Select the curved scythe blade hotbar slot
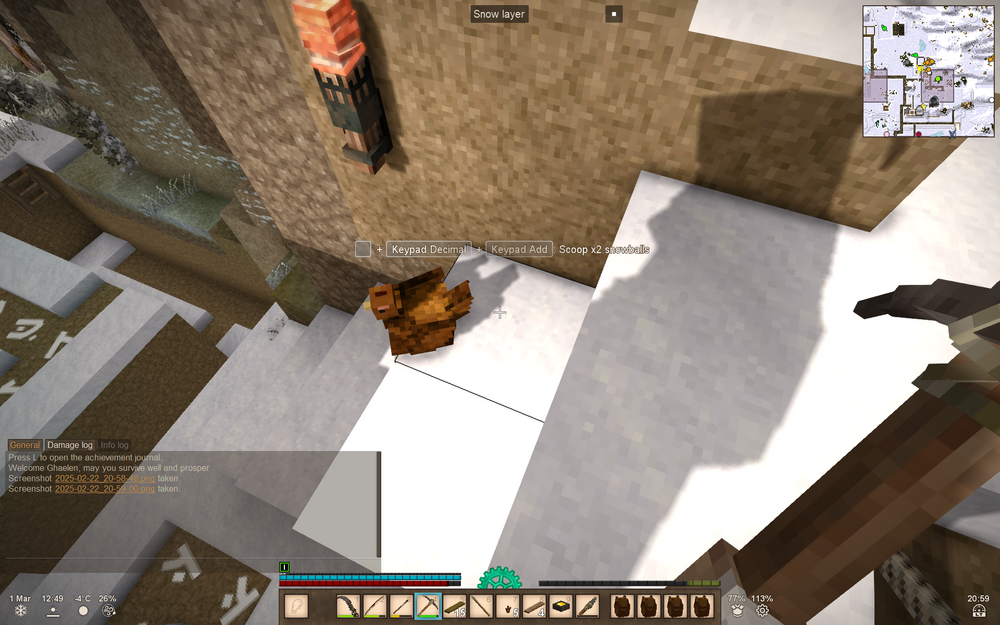The image size is (1000, 625). tap(347, 607)
